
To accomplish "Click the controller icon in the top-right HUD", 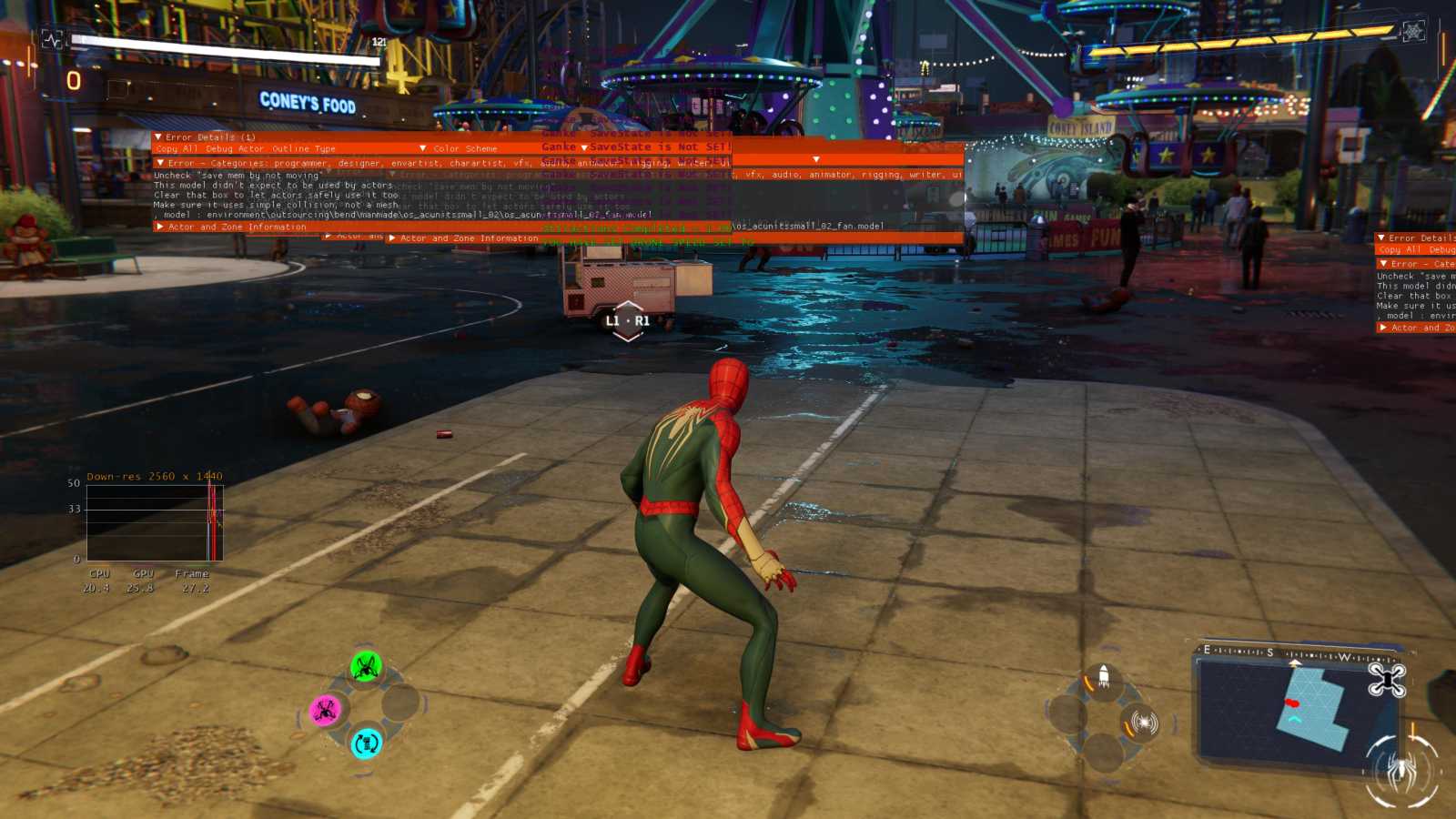I will [x=1413, y=30].
